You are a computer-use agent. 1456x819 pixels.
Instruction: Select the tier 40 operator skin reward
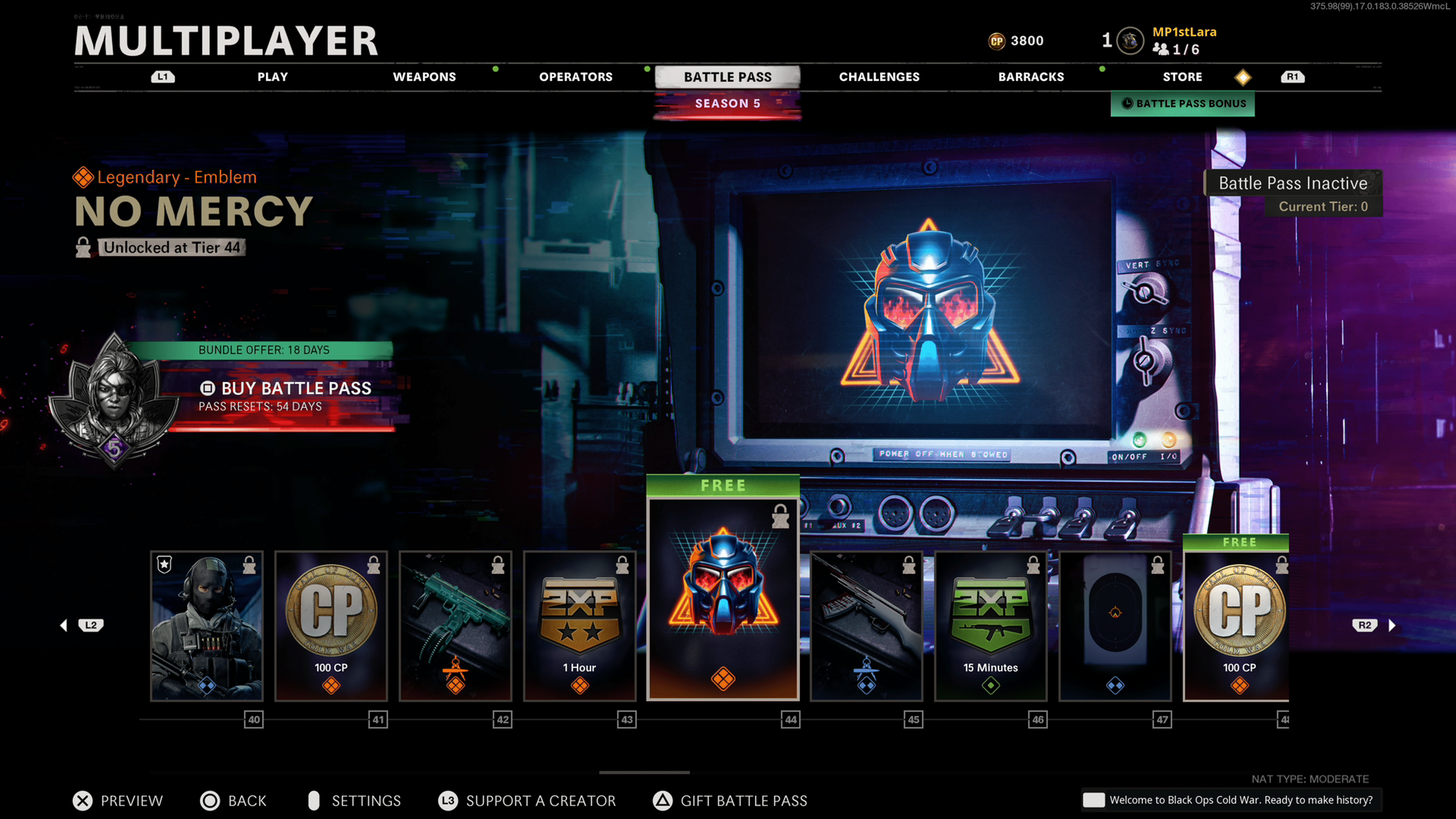[207, 626]
